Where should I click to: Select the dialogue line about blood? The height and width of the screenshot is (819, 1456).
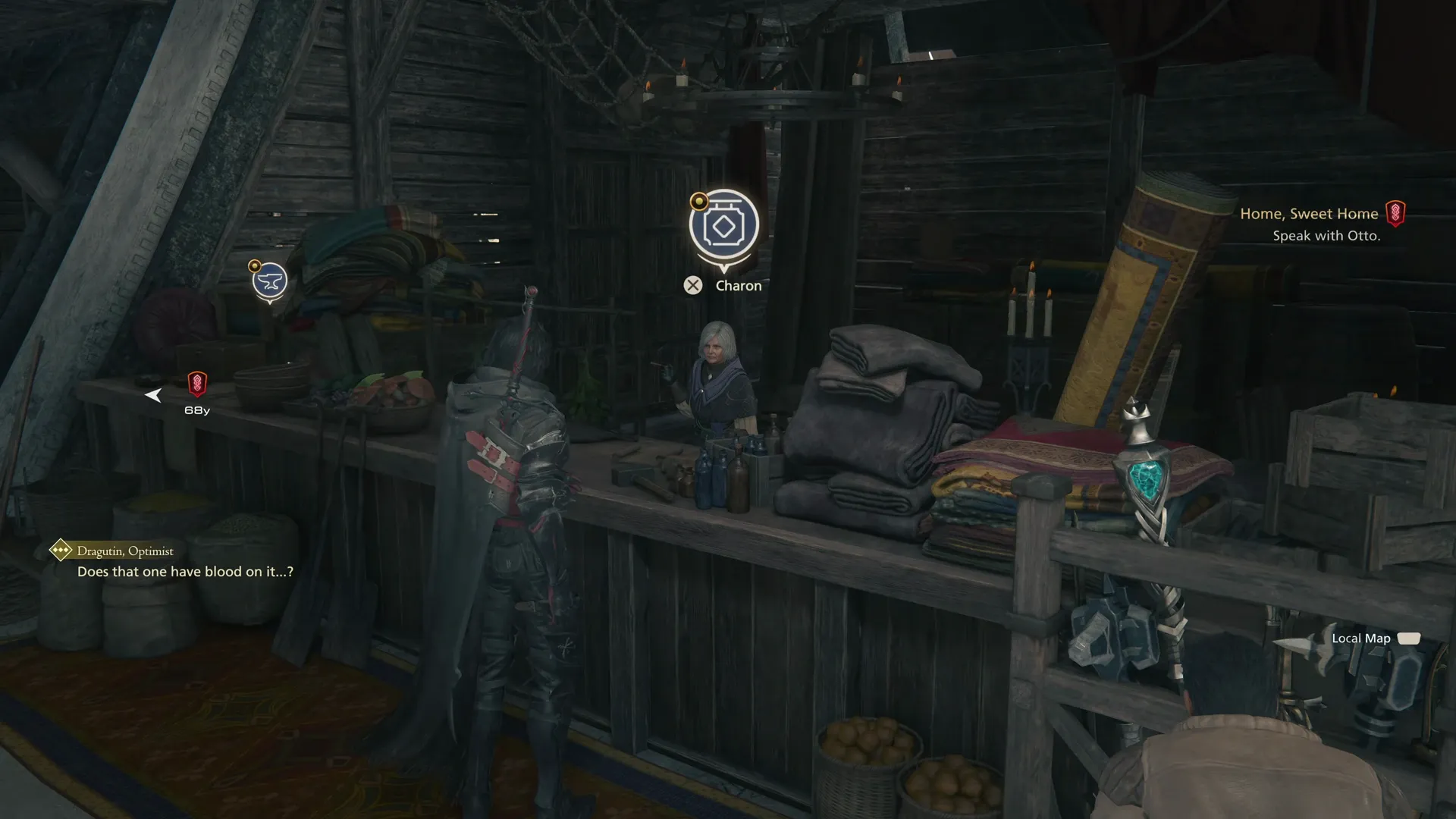185,572
